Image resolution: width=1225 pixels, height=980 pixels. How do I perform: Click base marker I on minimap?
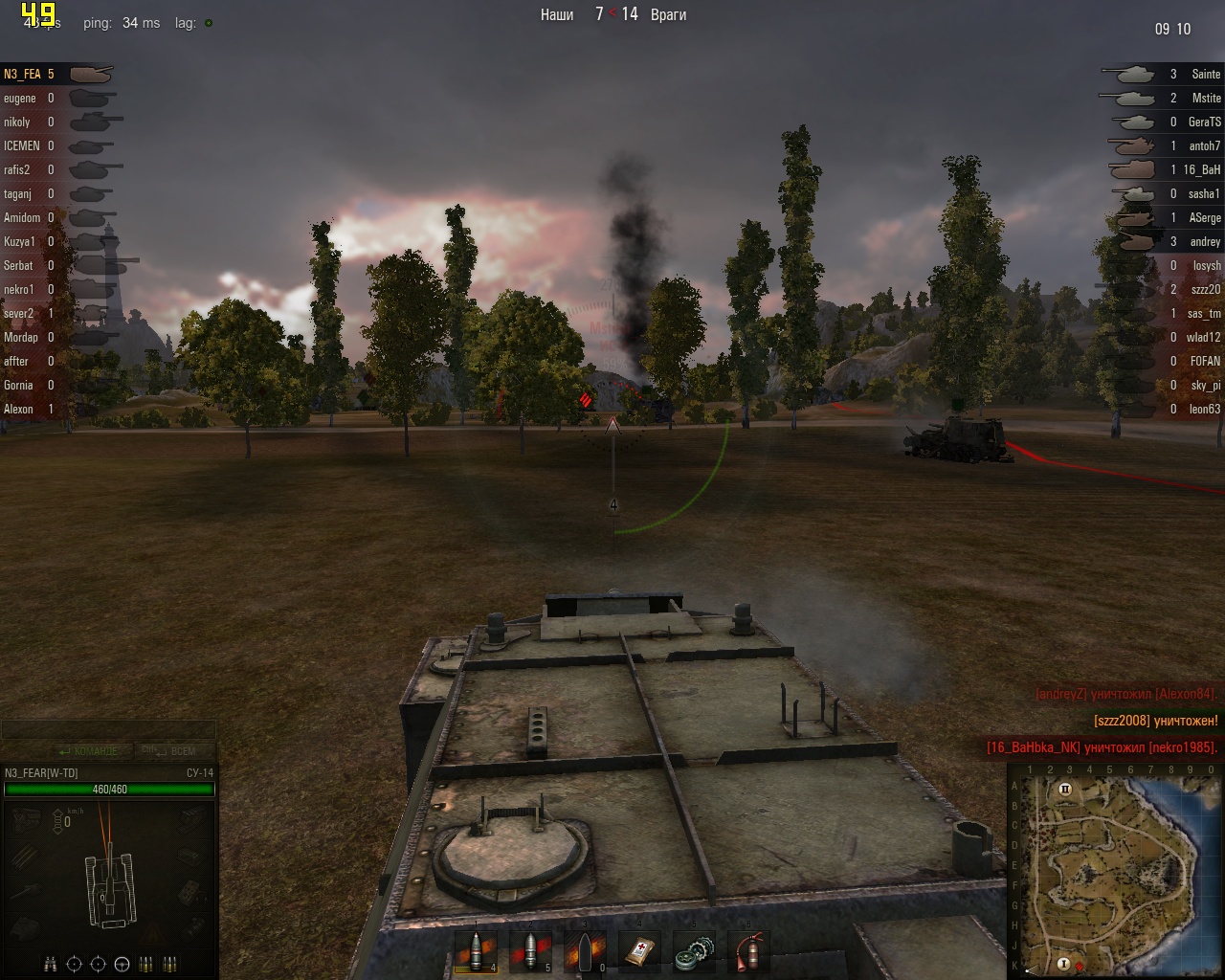tap(1063, 963)
